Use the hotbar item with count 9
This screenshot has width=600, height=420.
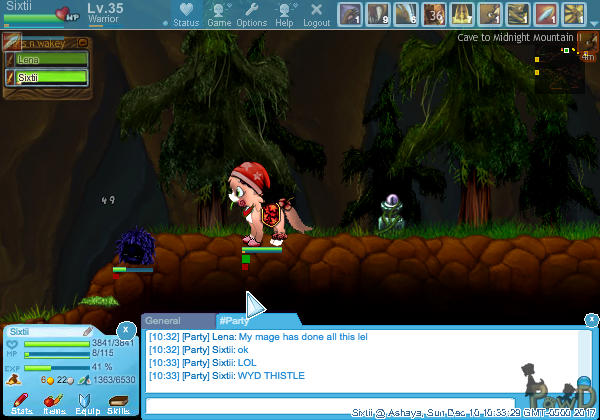tap(377, 14)
